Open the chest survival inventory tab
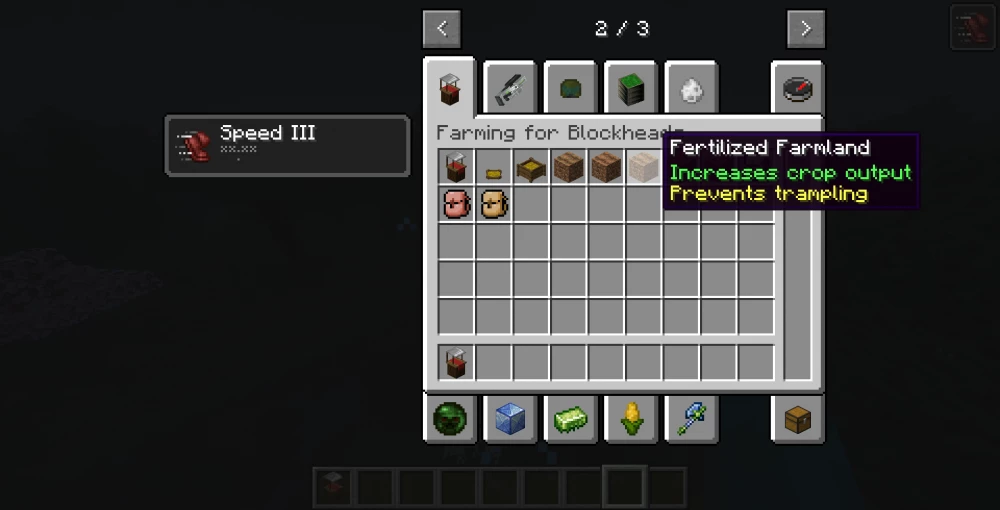The width and height of the screenshot is (1000, 510). pos(797,420)
